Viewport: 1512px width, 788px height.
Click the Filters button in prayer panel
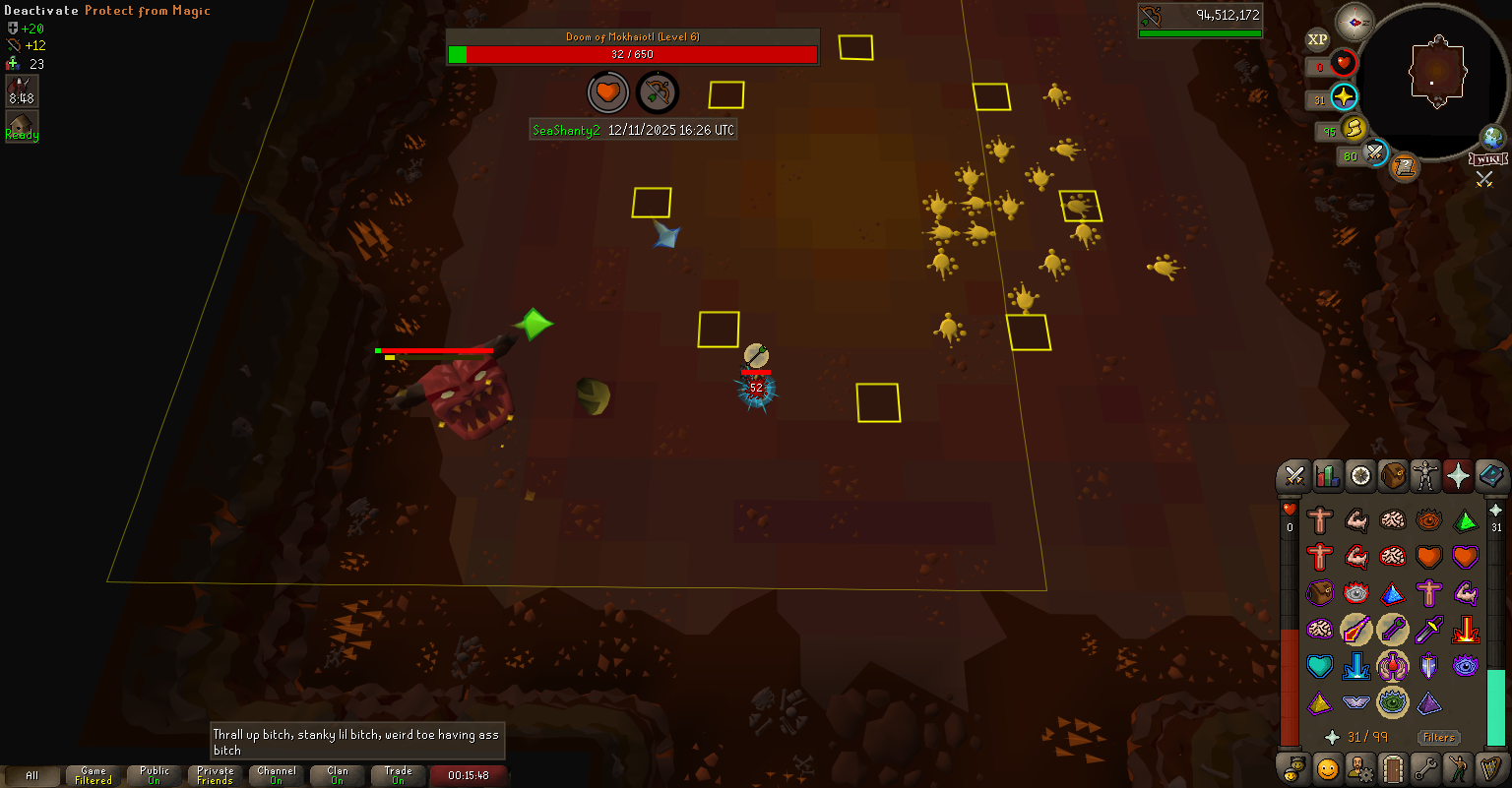(1438, 737)
